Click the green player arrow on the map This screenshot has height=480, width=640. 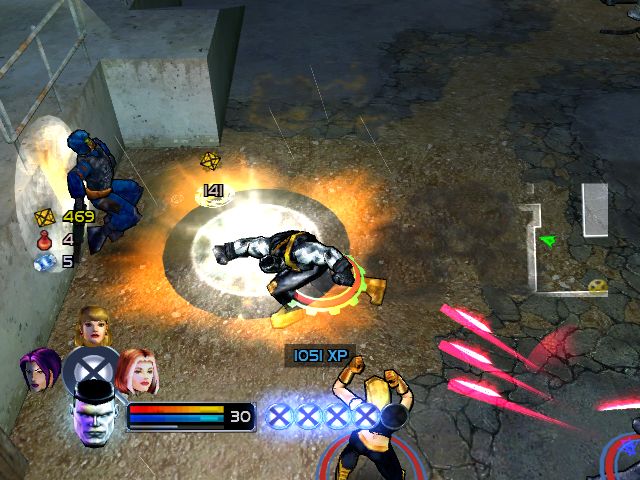[x=546, y=240]
